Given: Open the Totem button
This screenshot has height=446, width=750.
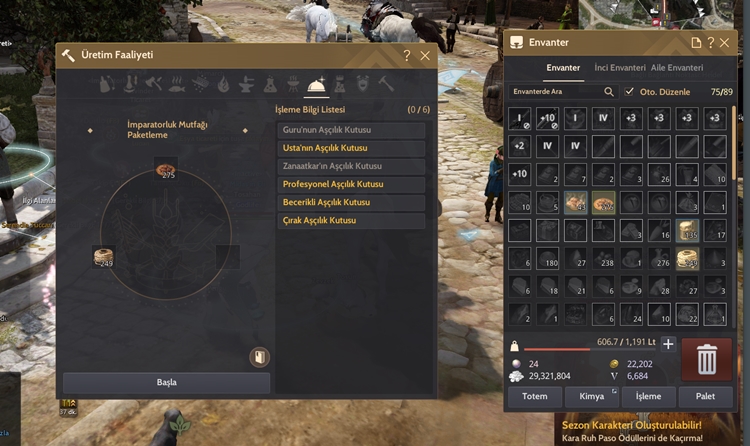Looking at the screenshot, I should tap(535, 397).
